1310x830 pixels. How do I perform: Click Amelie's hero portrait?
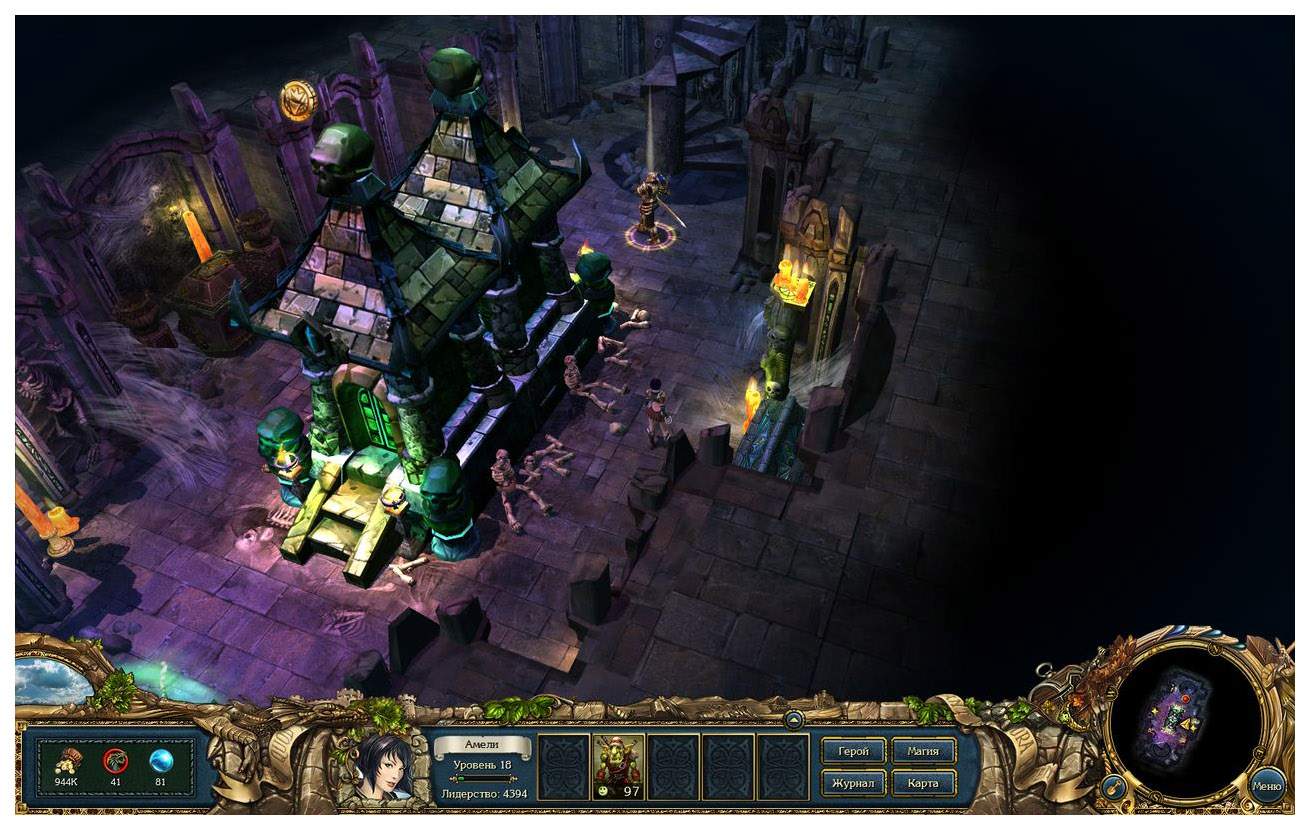[x=384, y=767]
